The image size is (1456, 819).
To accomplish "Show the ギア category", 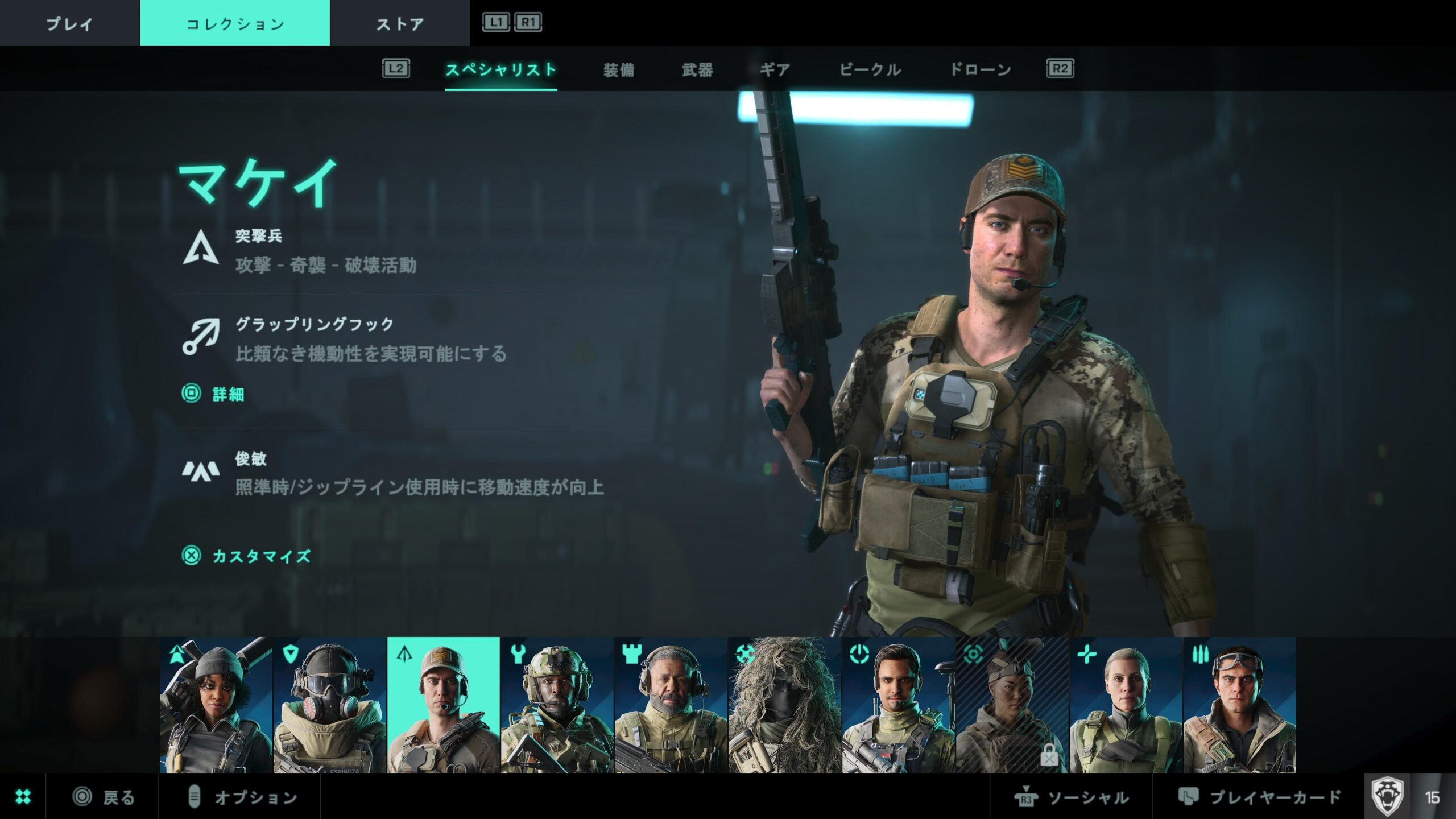I will [775, 69].
